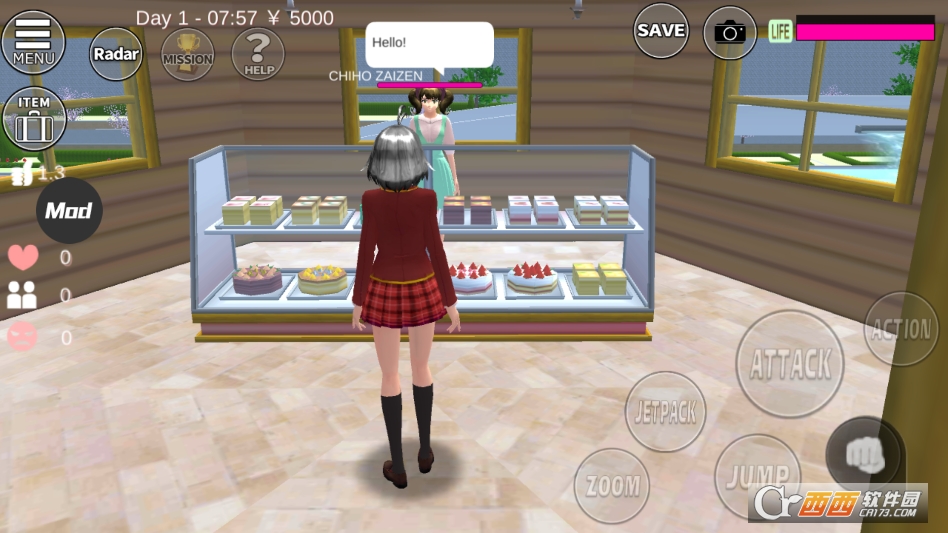Toggle the Radar button
Viewport: 948px width, 533px height.
(116, 53)
